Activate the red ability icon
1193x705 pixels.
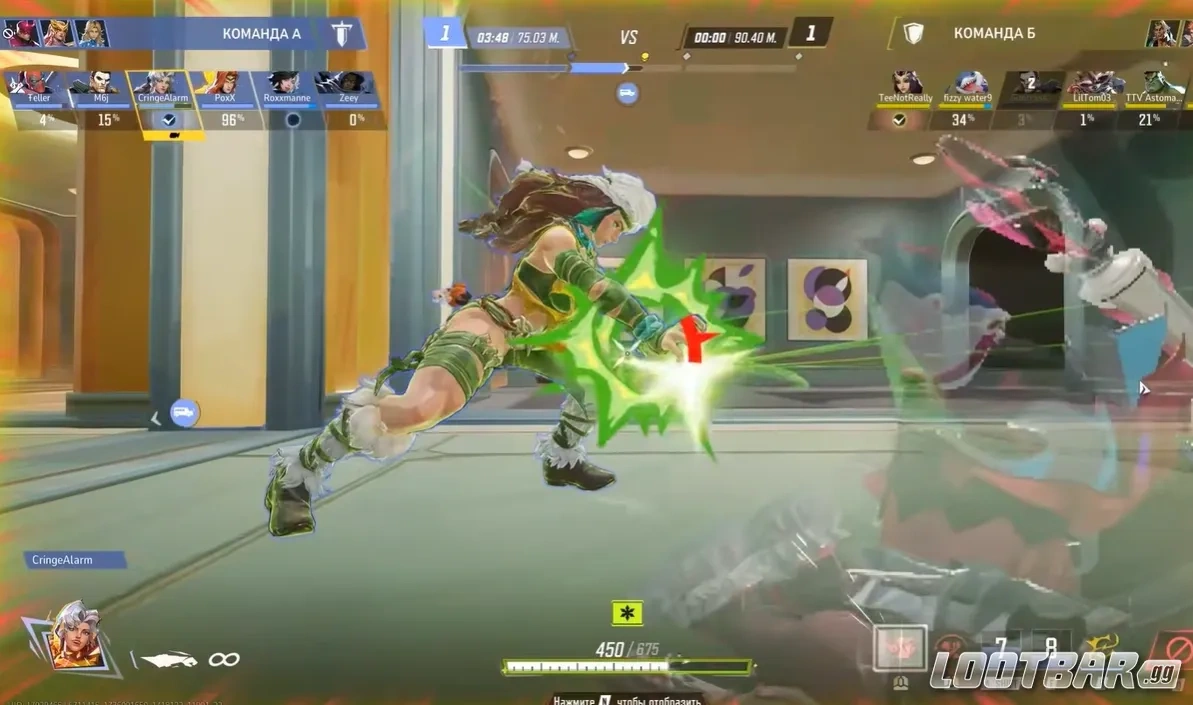pos(899,648)
